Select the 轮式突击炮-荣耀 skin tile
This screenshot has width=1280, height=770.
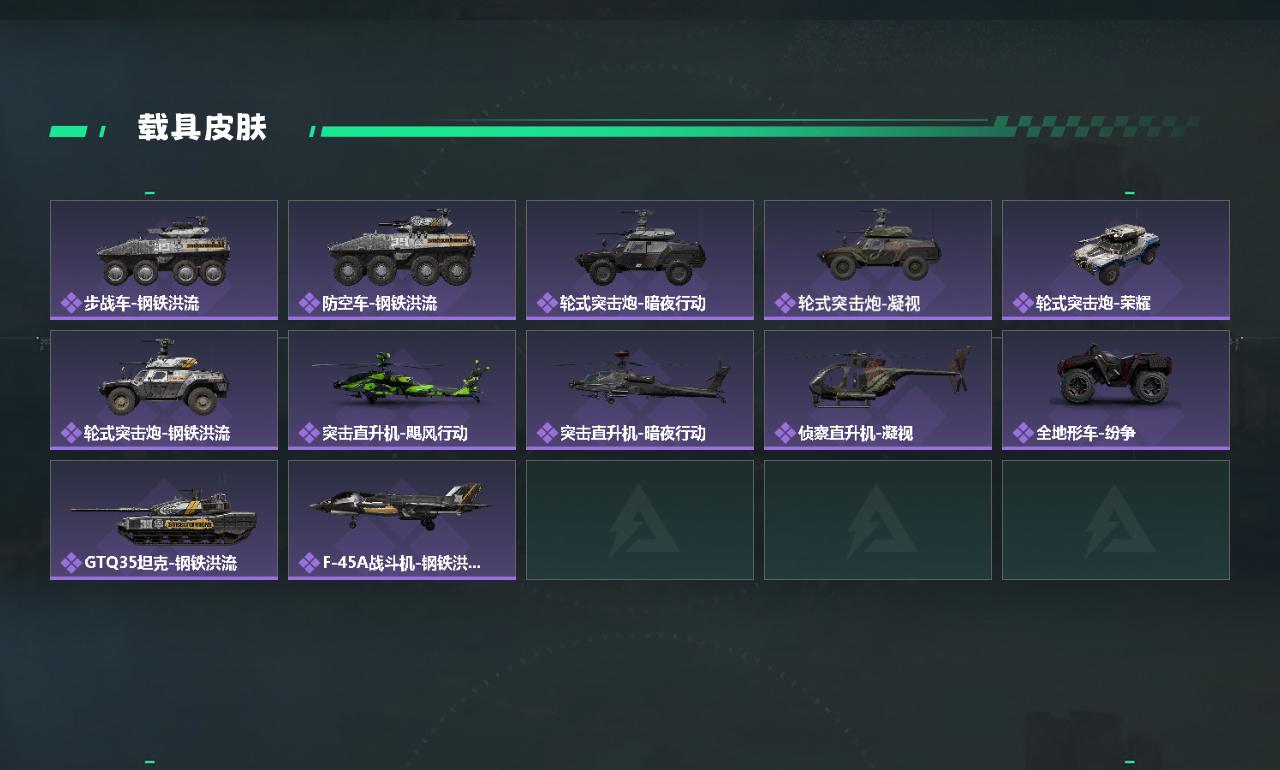tap(1116, 259)
